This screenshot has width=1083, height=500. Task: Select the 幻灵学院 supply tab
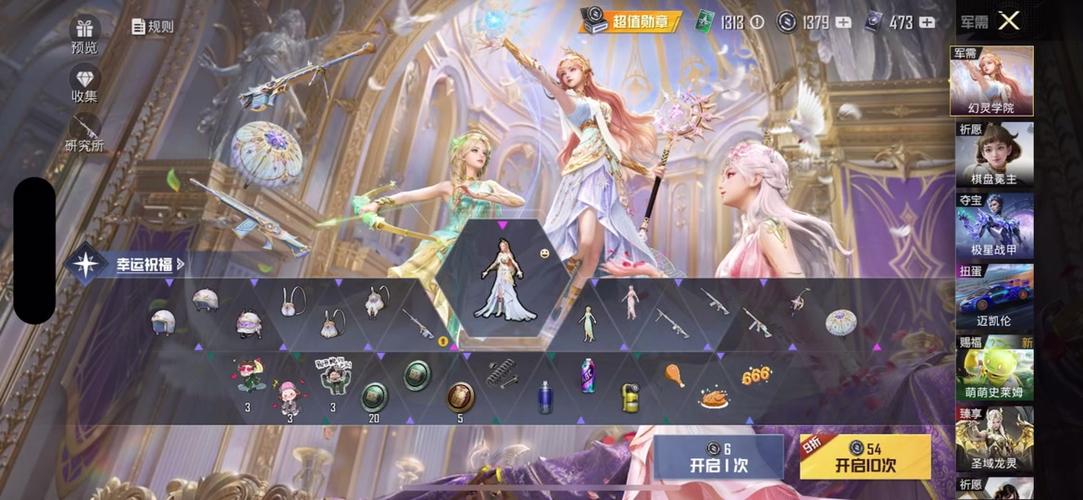point(993,82)
